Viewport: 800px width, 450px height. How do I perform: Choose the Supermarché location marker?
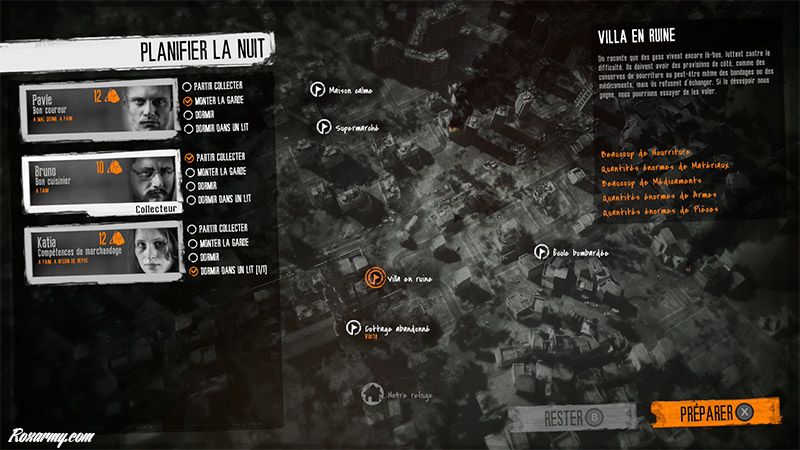click(323, 127)
